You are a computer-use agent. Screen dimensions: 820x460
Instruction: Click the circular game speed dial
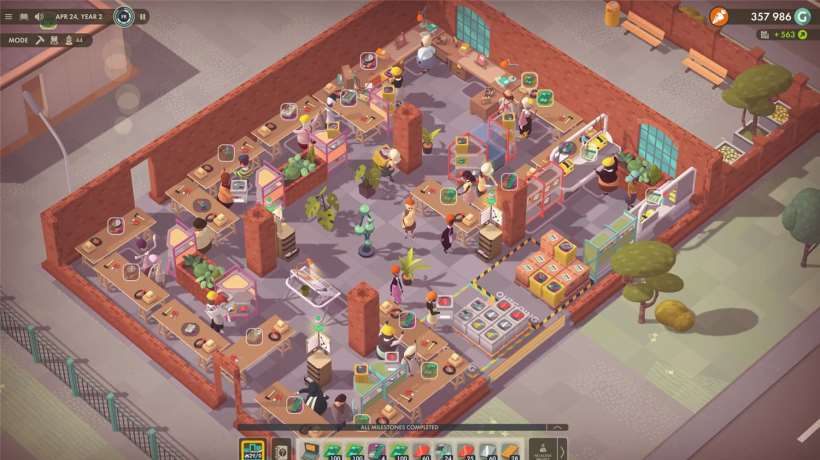pos(123,16)
